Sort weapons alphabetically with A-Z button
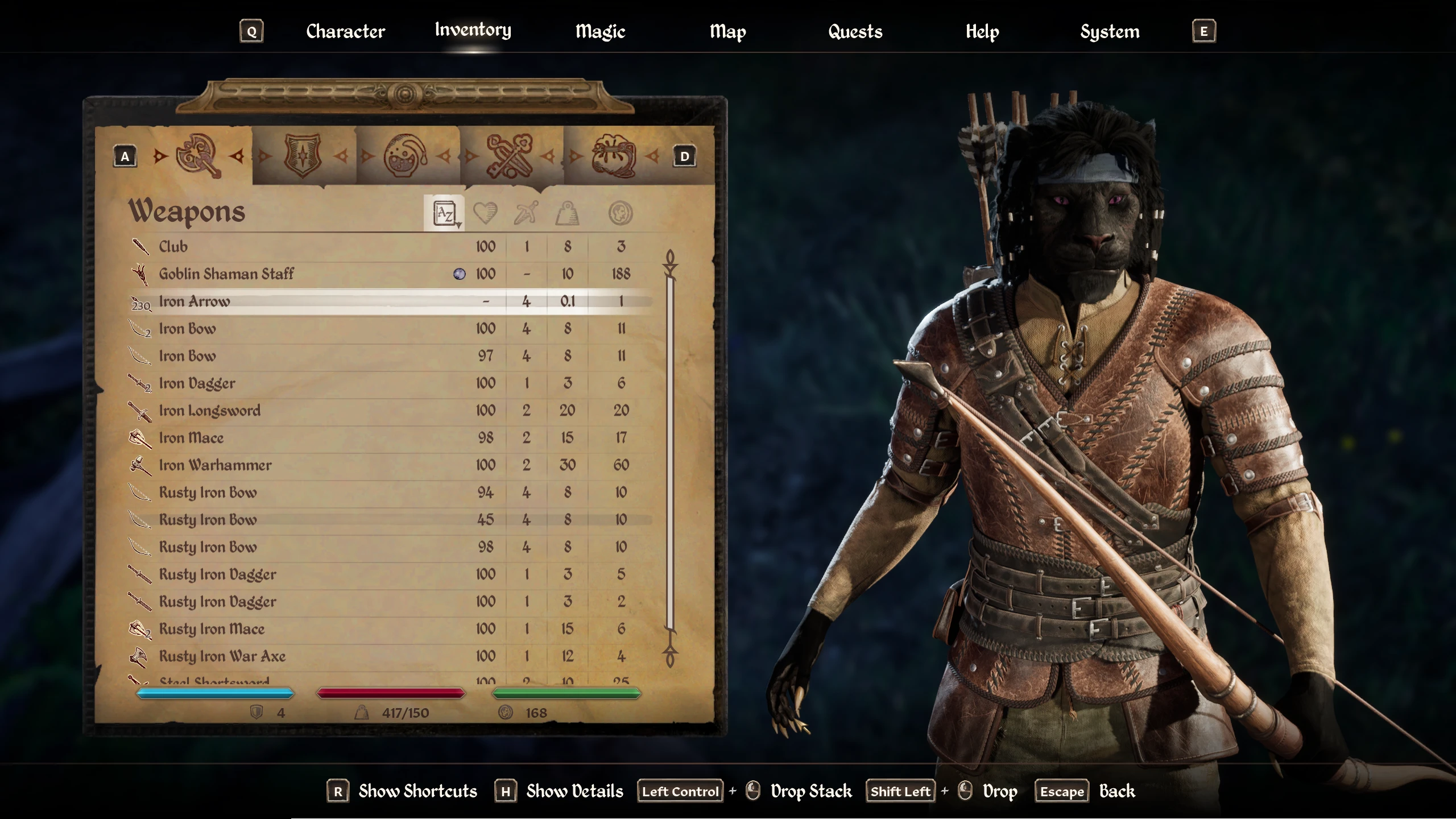Image resolution: width=1456 pixels, height=819 pixels. point(444,214)
